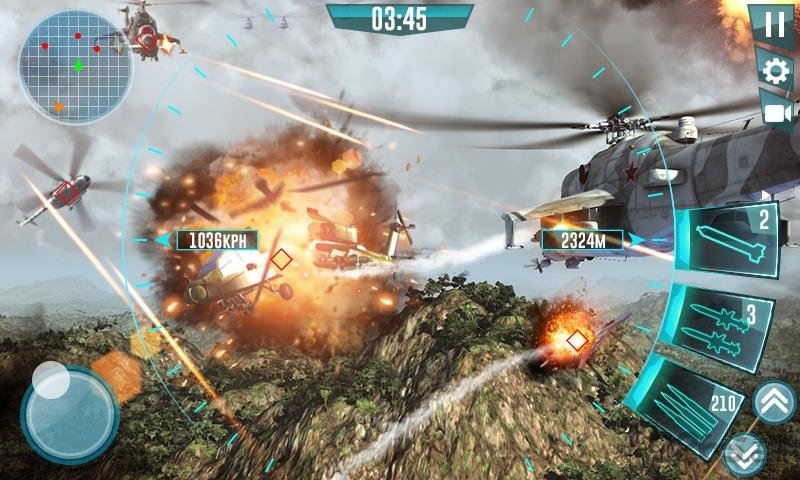Tap the descend double-down-arrow button
Screen dimensions: 800x480
pos(745,454)
